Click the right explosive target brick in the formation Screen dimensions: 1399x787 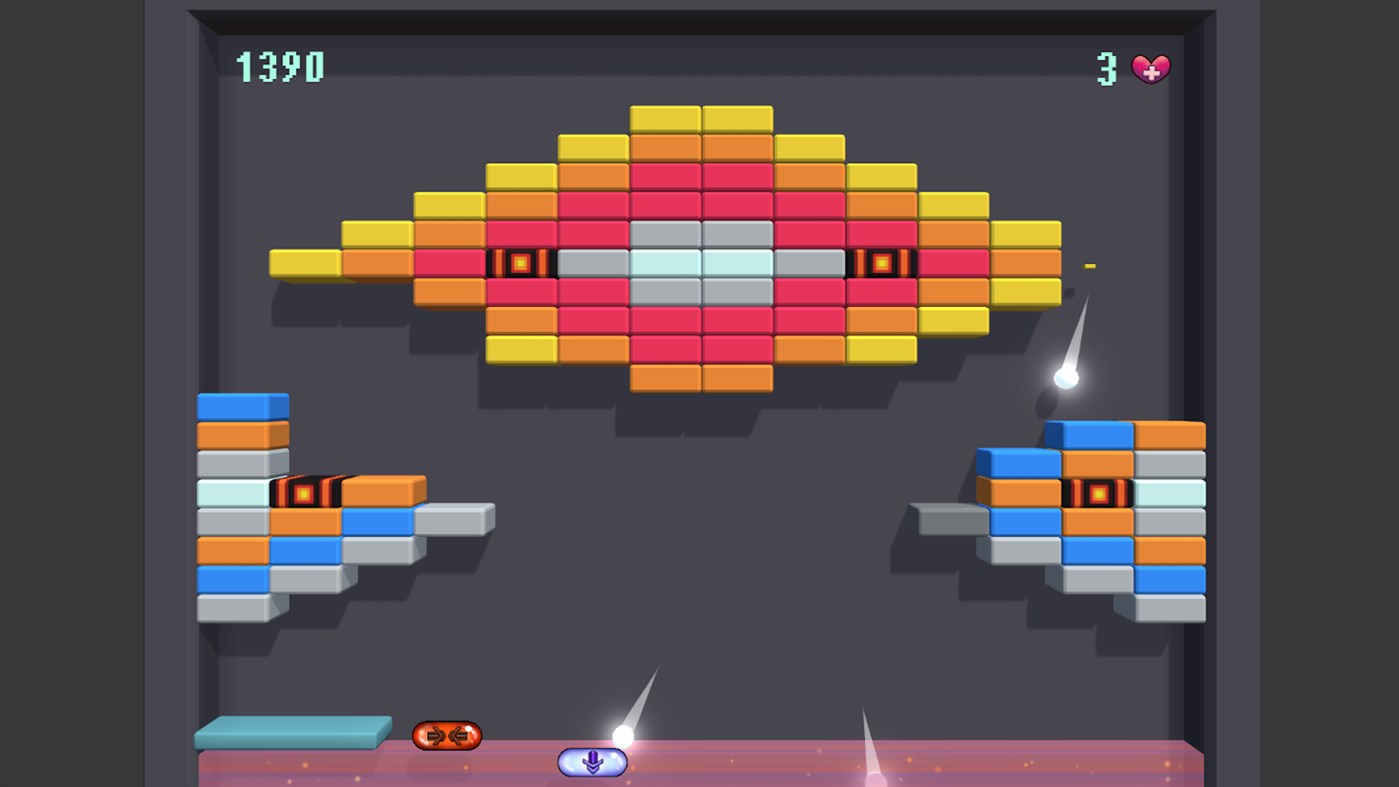coord(882,263)
